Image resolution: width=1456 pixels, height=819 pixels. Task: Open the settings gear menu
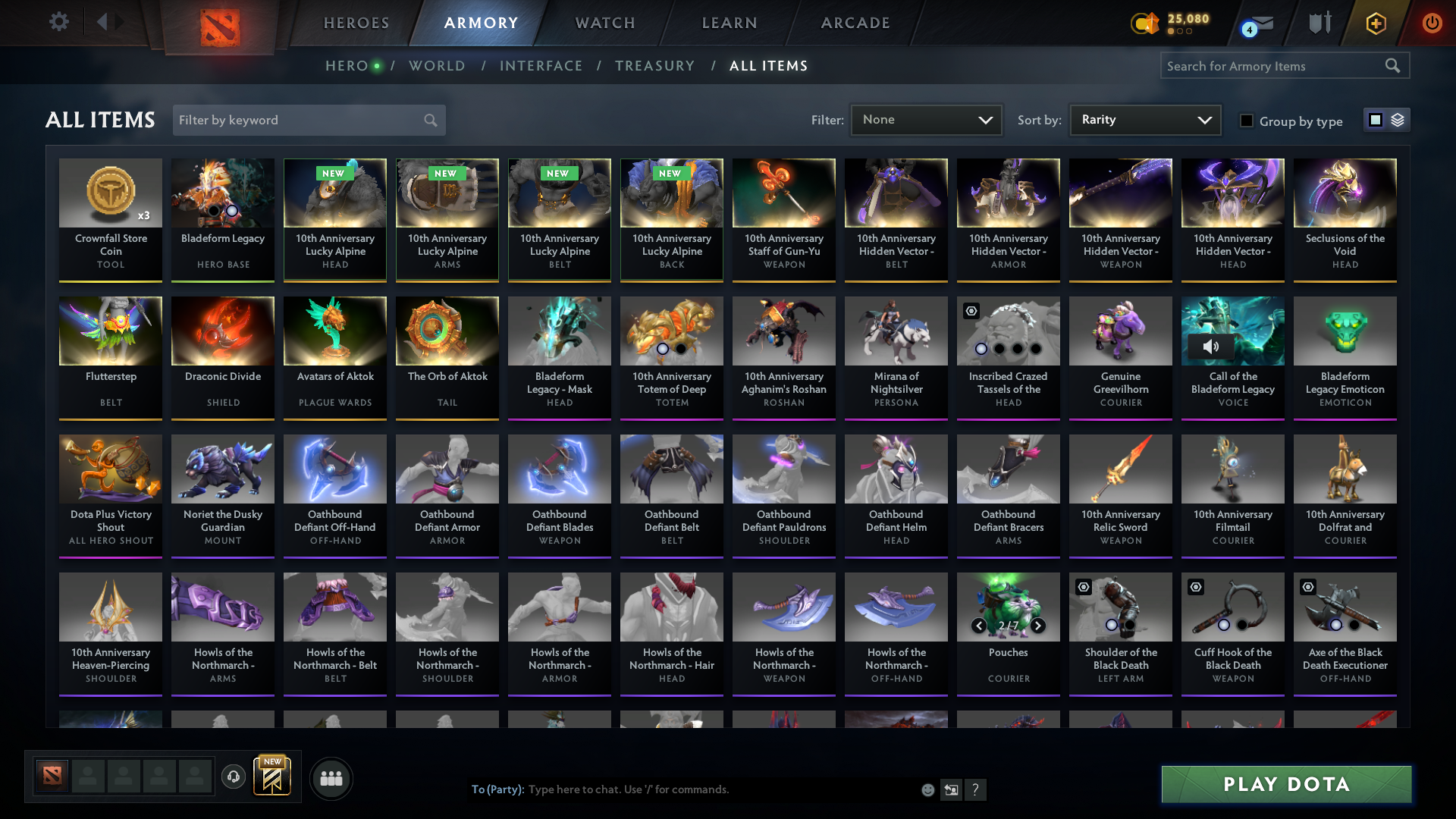point(58,22)
